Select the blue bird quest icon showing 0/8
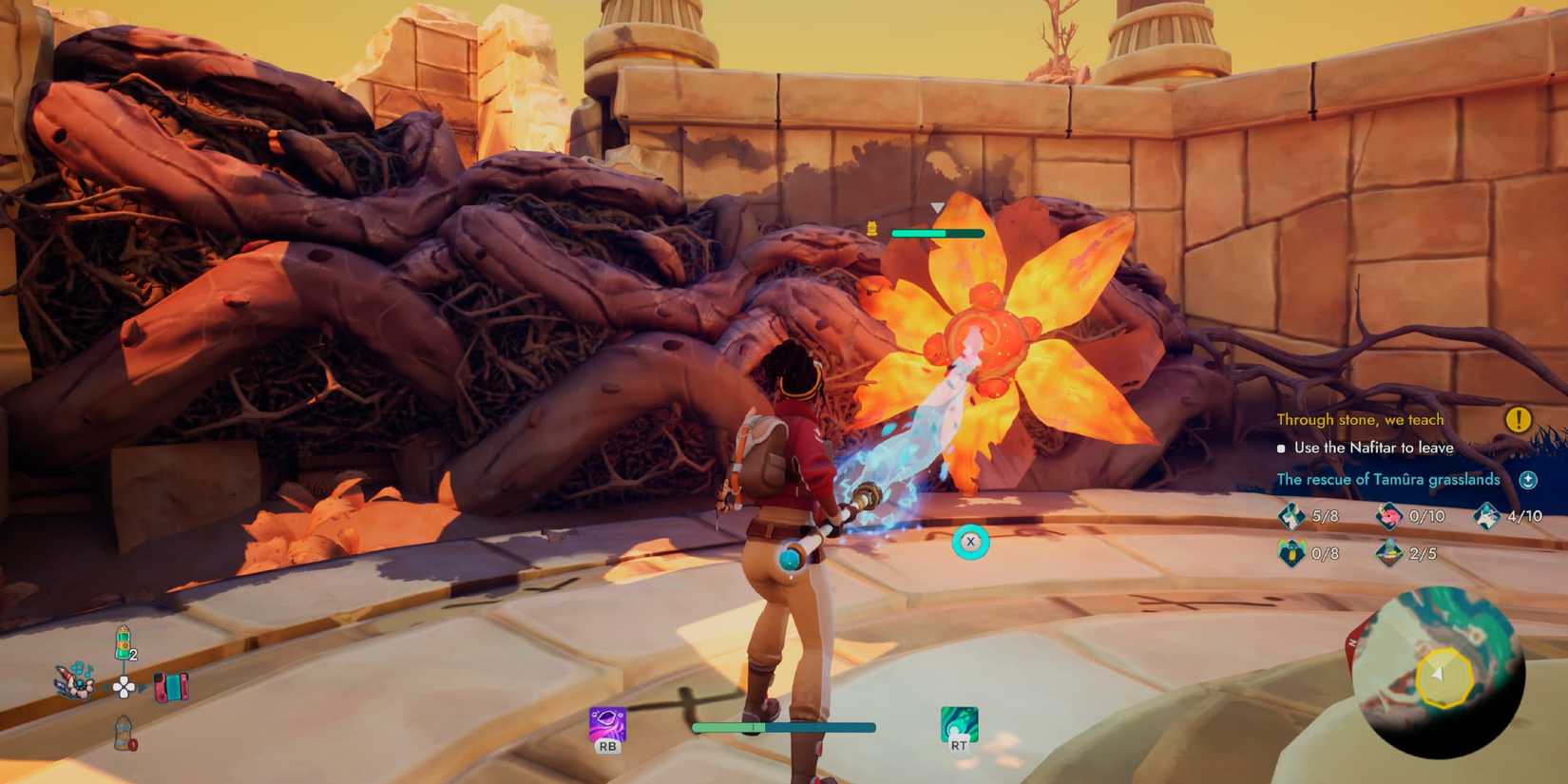Viewport: 1568px width, 784px height. pos(1292,552)
